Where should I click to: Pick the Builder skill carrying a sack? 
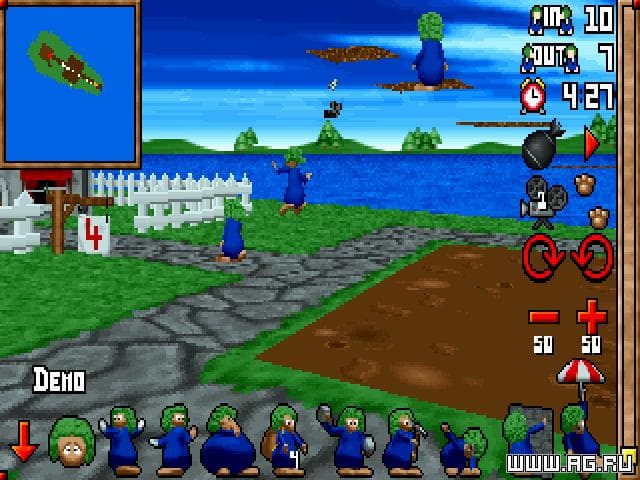coord(283,440)
